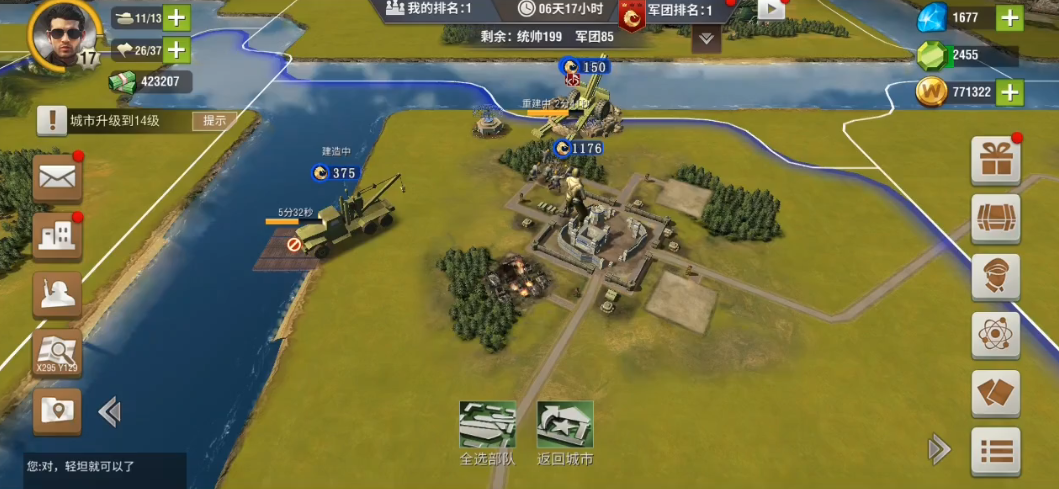
Task: Expand the ranking panel dropdown arrow
Action: point(707,39)
